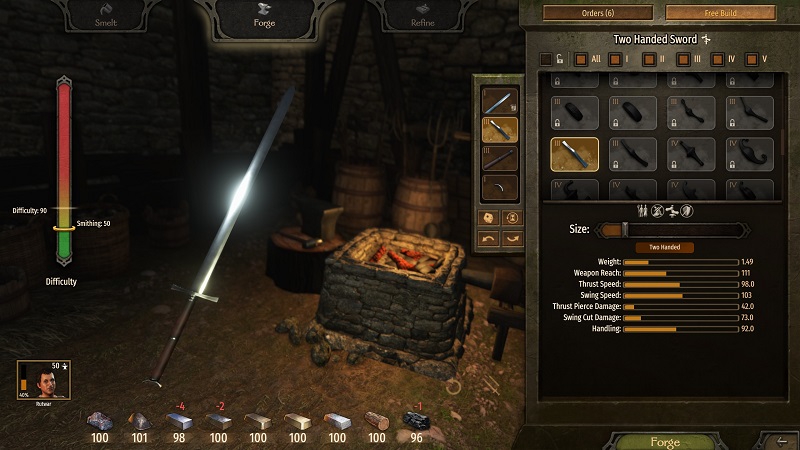The height and width of the screenshot is (450, 800).
Task: Select the blade part category slot
Action: pos(500,100)
